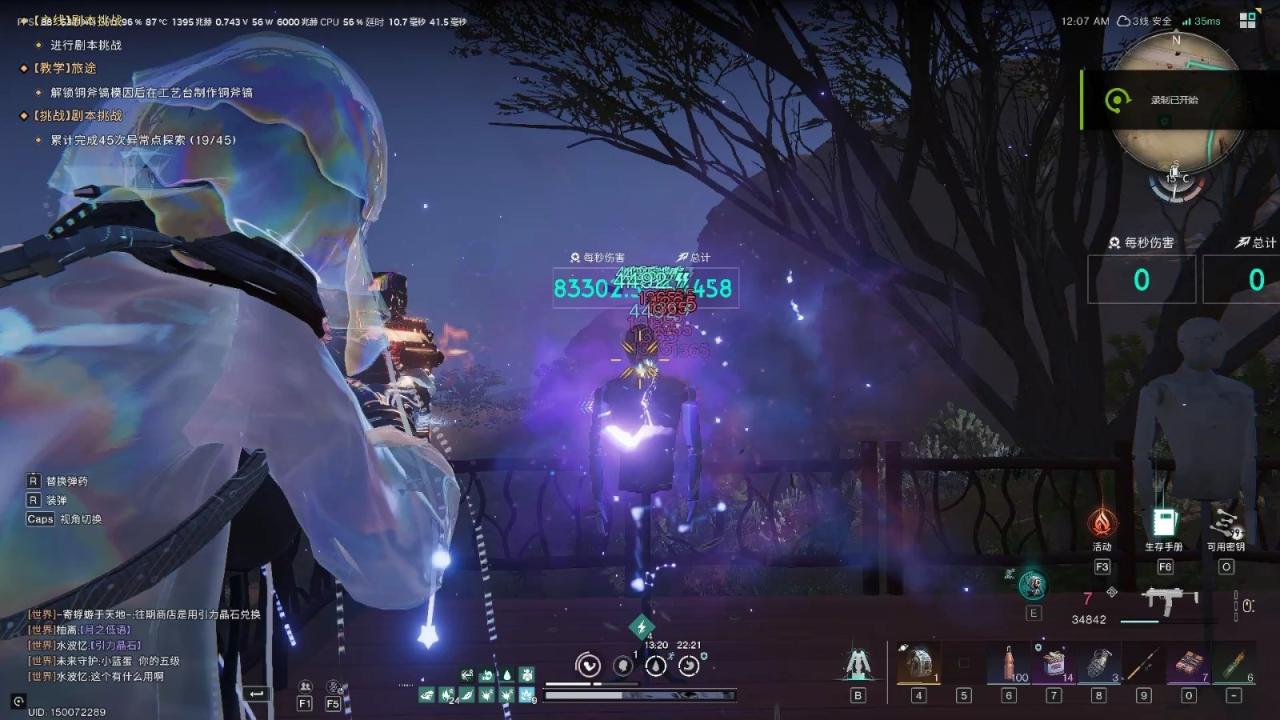The width and height of the screenshot is (1280, 720).
Task: Click the submachine gun weapon icon
Action: 1169,601
